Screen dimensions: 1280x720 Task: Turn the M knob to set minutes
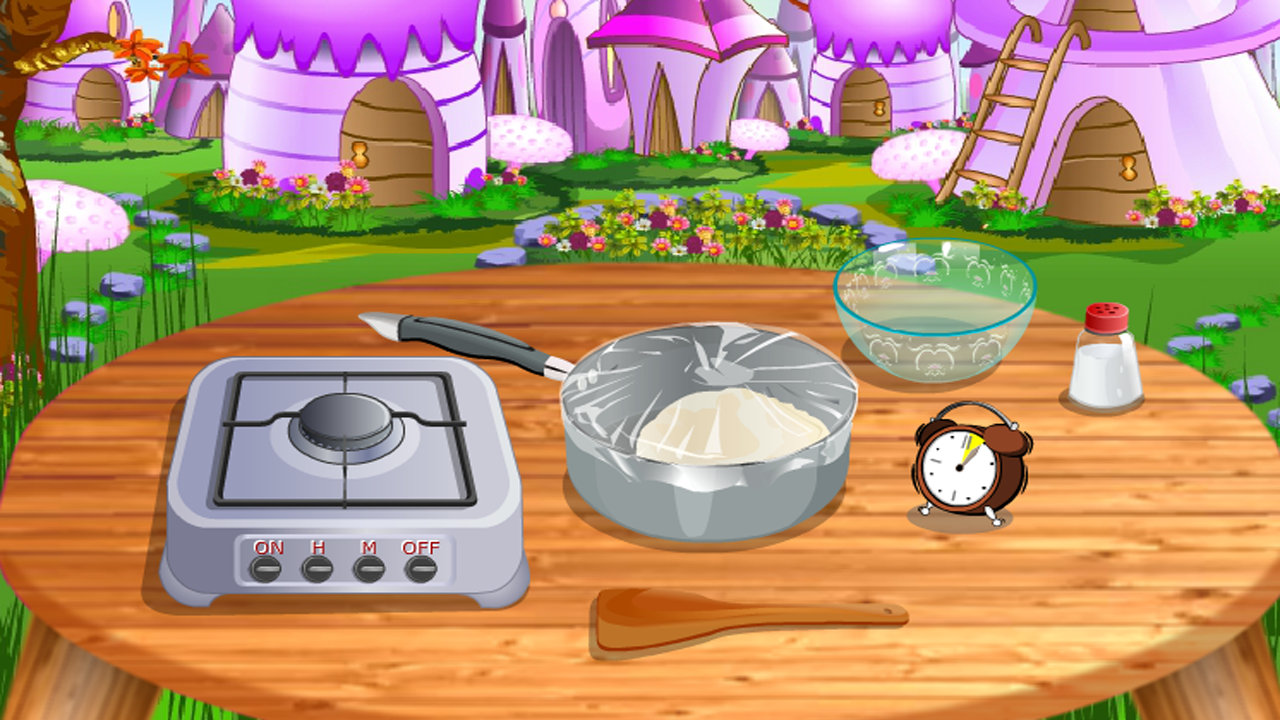click(369, 570)
